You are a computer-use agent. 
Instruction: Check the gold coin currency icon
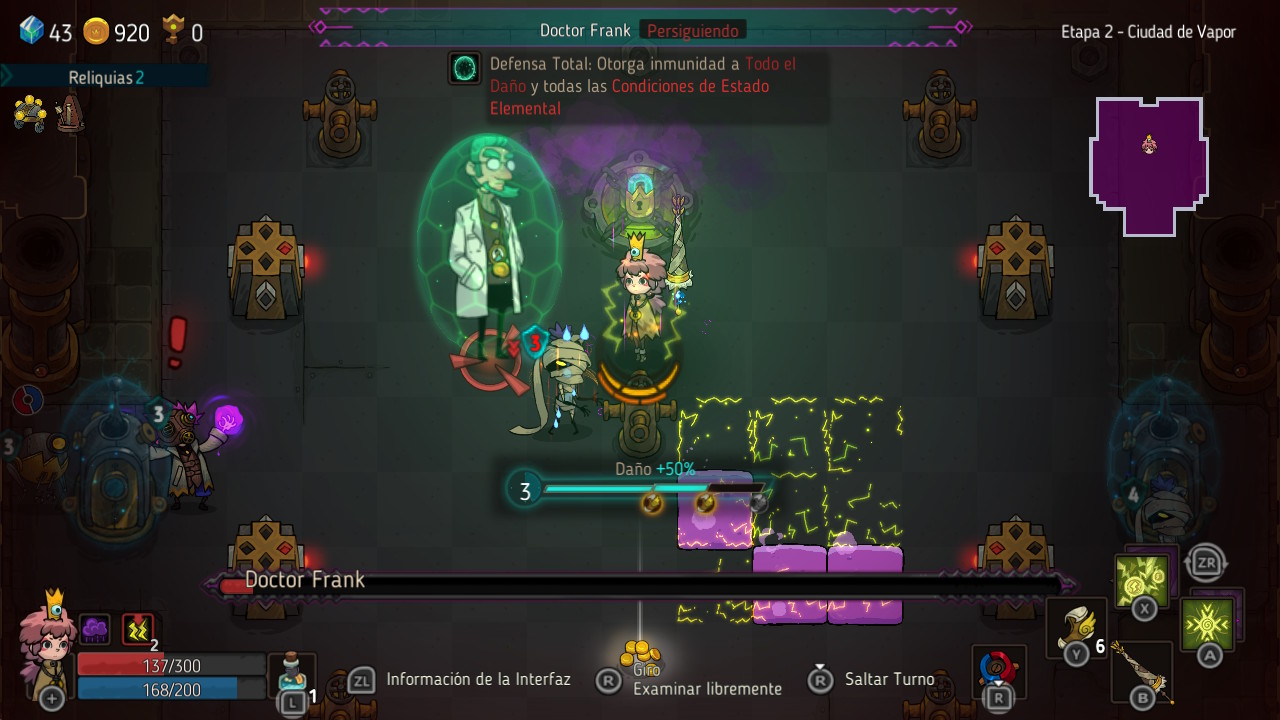click(96, 32)
